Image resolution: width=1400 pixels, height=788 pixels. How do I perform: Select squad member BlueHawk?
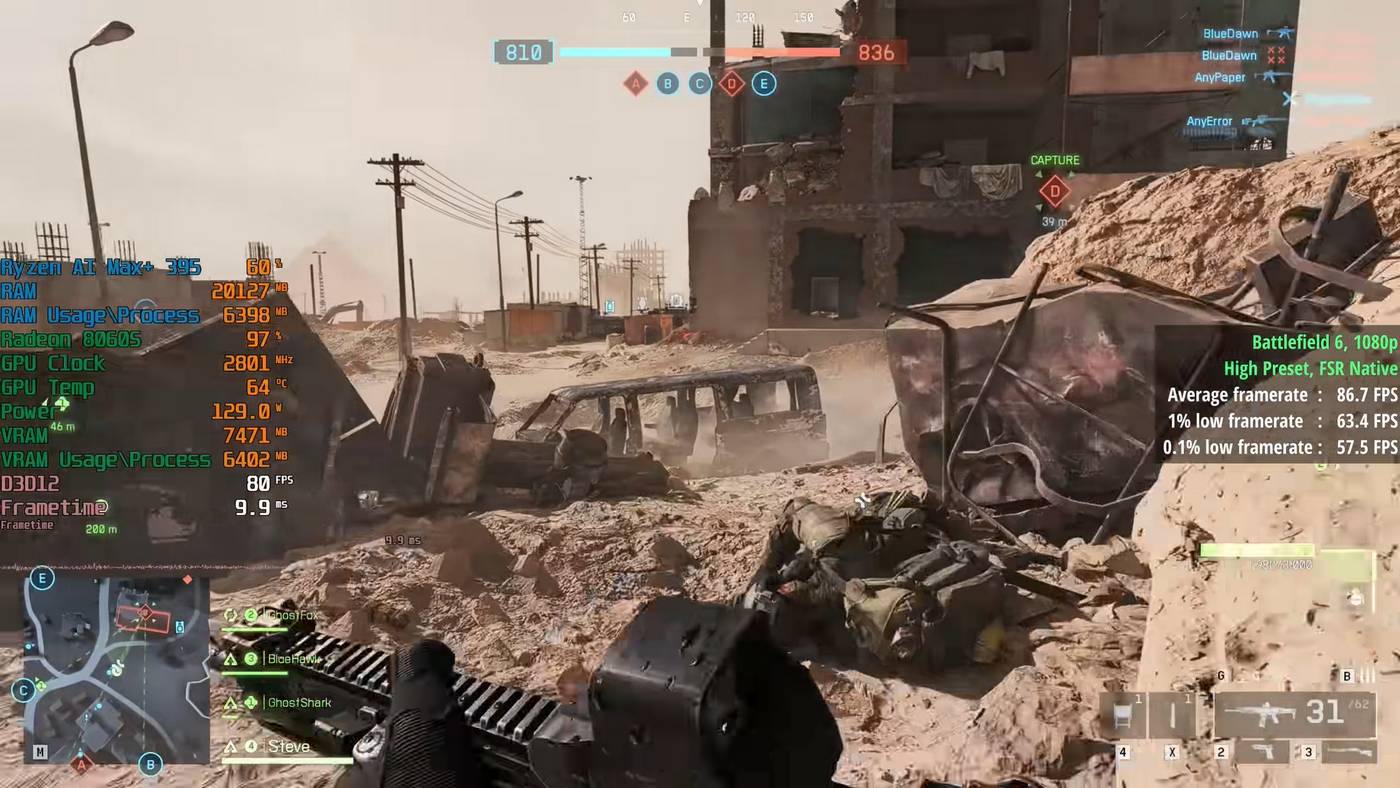point(292,659)
